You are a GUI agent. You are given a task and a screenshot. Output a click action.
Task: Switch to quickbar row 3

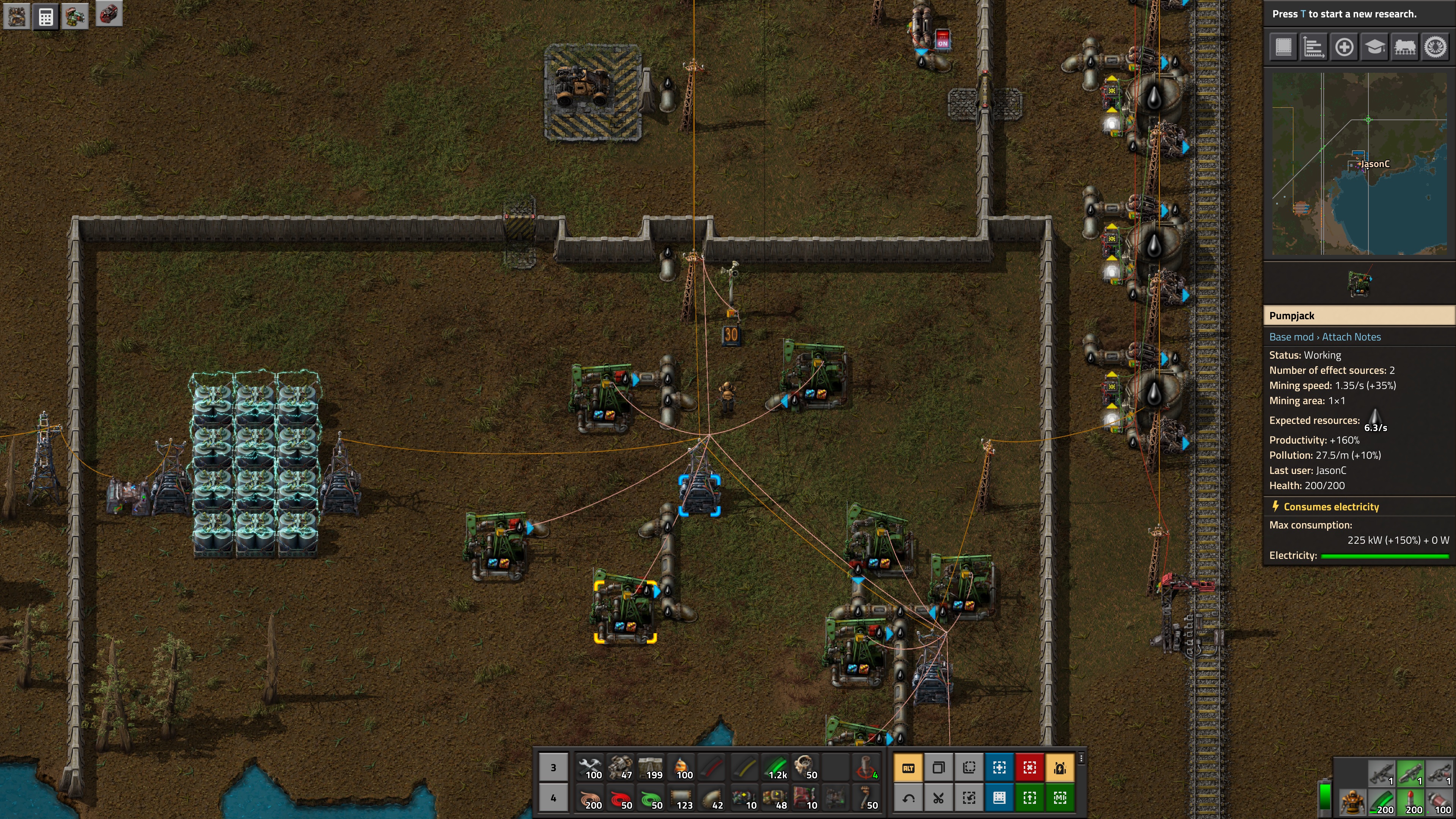pos(553,767)
